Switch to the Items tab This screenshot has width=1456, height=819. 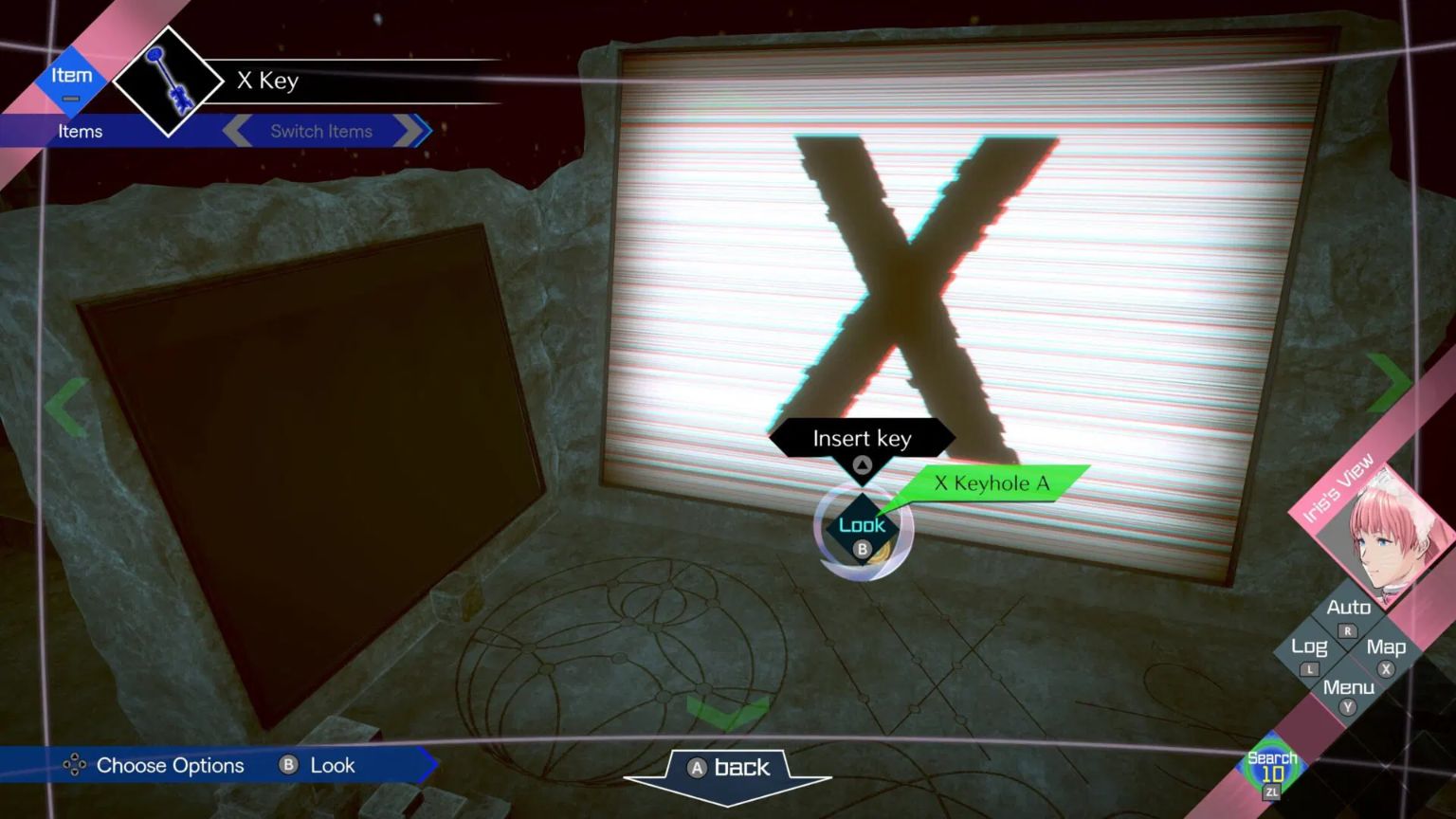81,131
